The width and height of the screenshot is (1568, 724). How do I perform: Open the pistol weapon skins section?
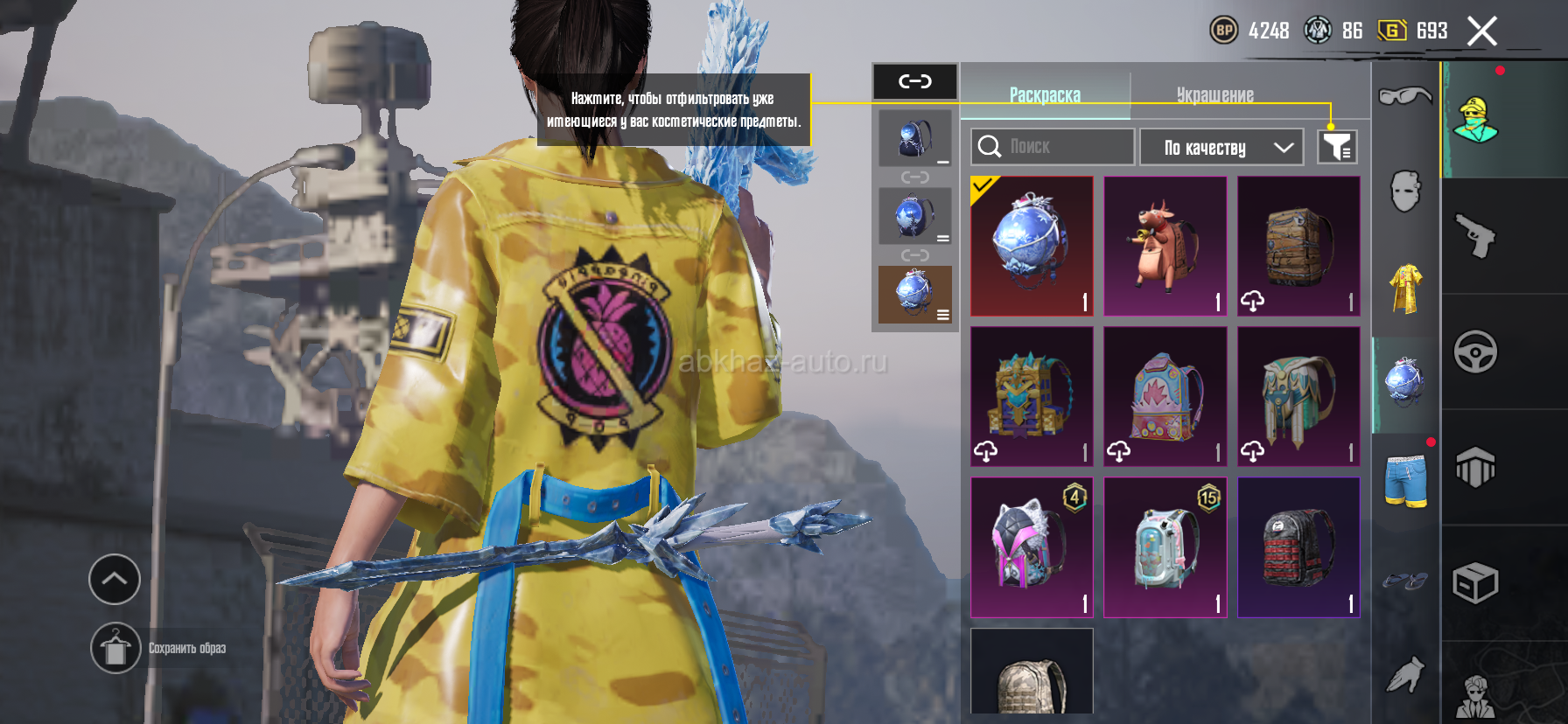1476,235
